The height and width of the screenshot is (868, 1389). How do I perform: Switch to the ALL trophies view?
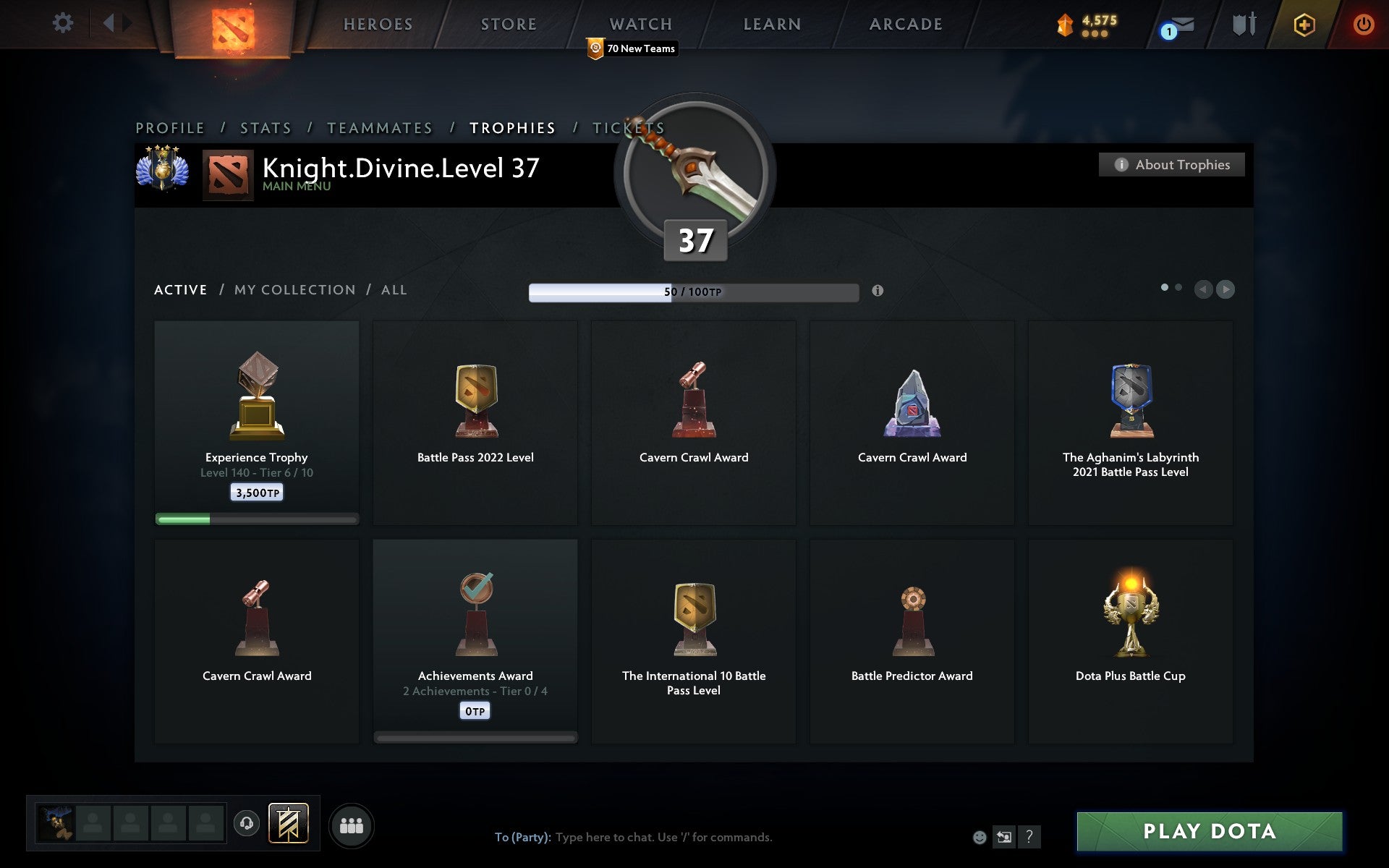coord(394,289)
